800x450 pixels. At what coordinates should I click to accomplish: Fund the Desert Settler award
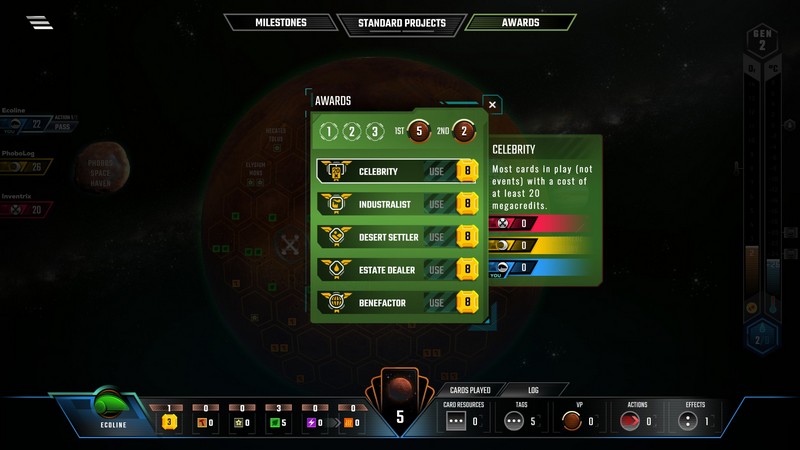436,237
